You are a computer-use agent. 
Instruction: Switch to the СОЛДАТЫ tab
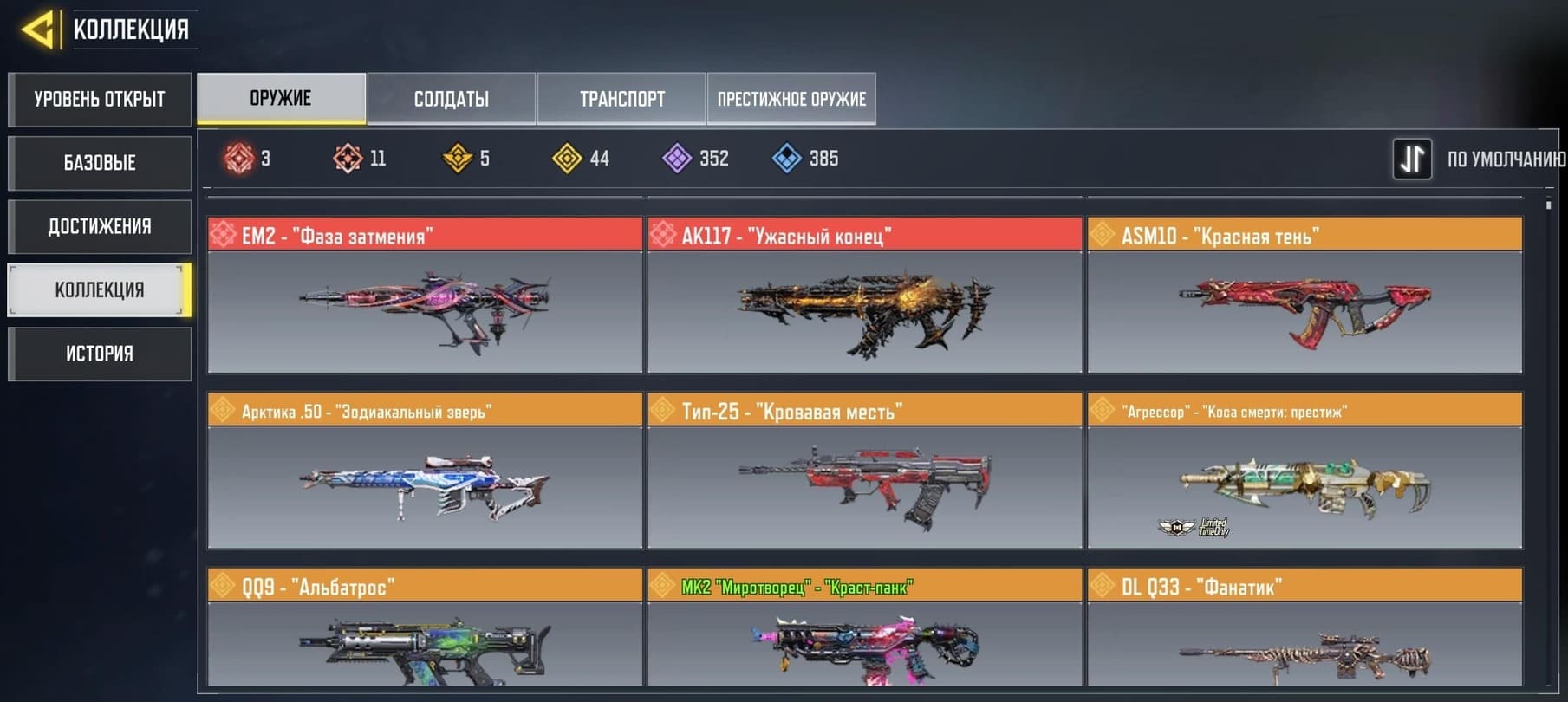451,99
